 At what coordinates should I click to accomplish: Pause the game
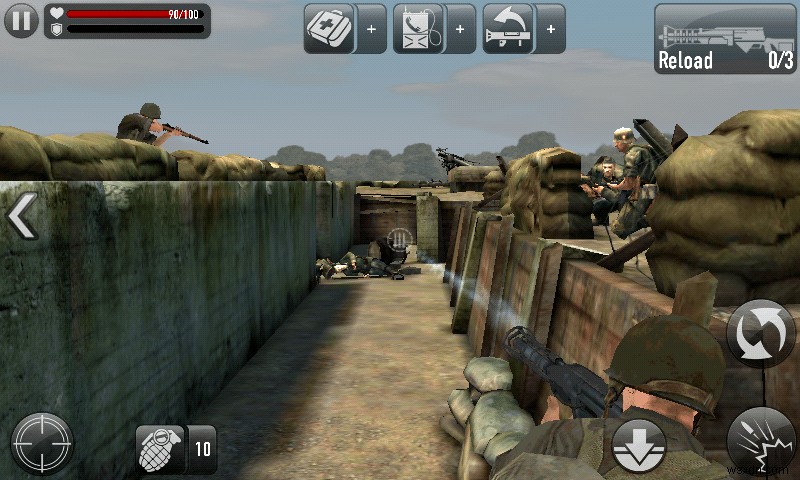pos(21,21)
